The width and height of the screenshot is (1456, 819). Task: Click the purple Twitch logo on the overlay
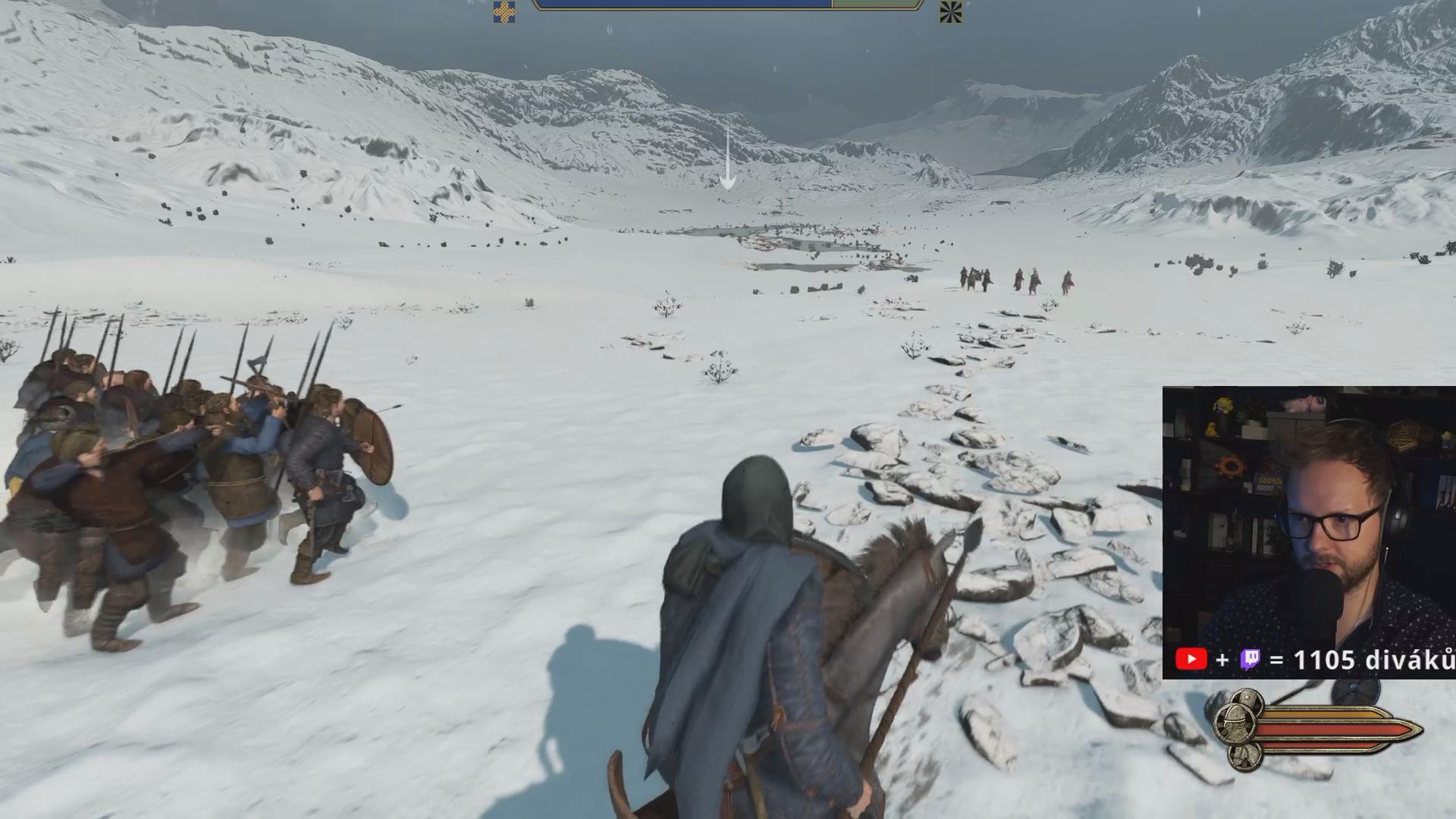pos(1250,660)
